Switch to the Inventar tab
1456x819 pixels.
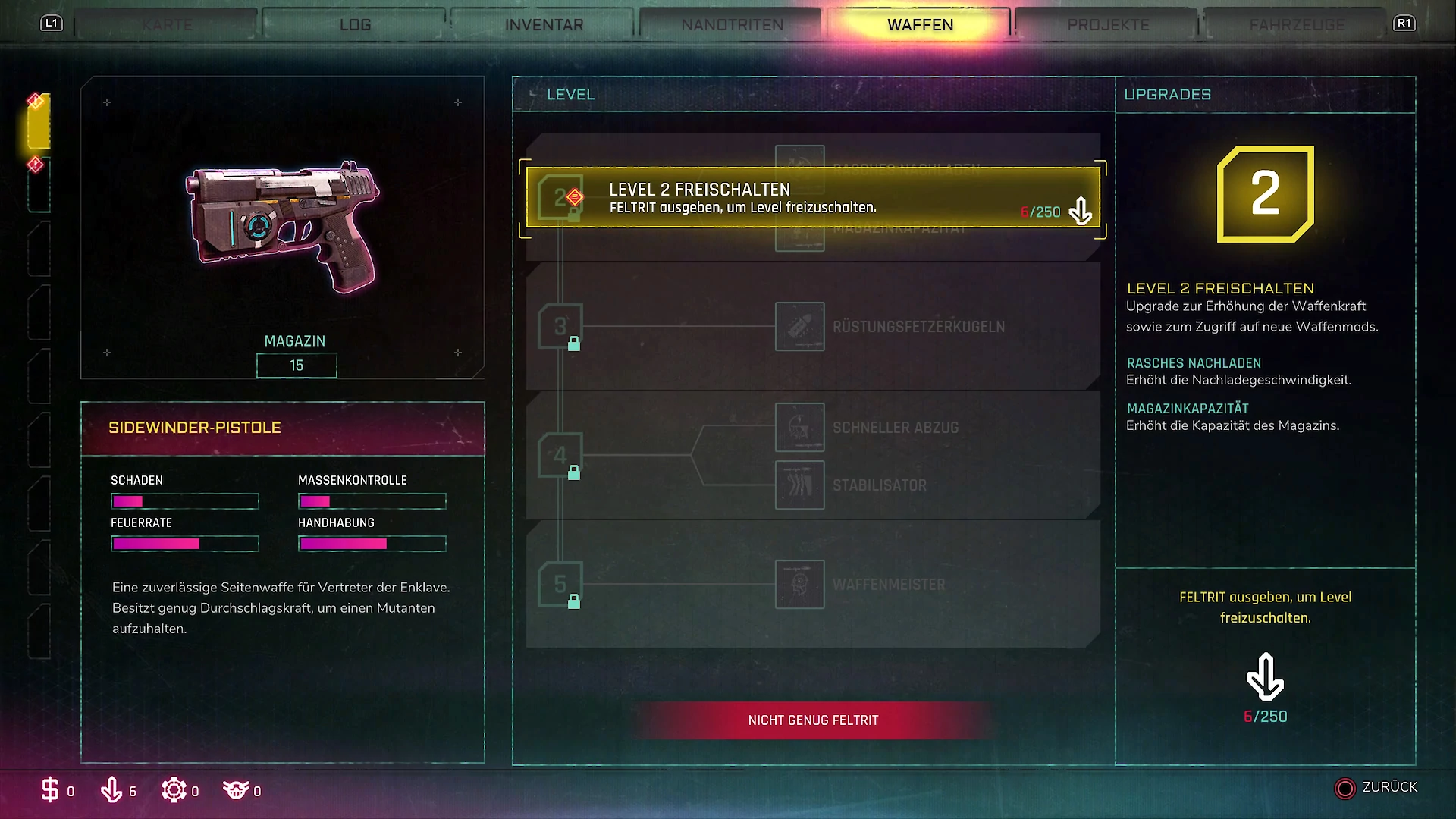click(544, 25)
